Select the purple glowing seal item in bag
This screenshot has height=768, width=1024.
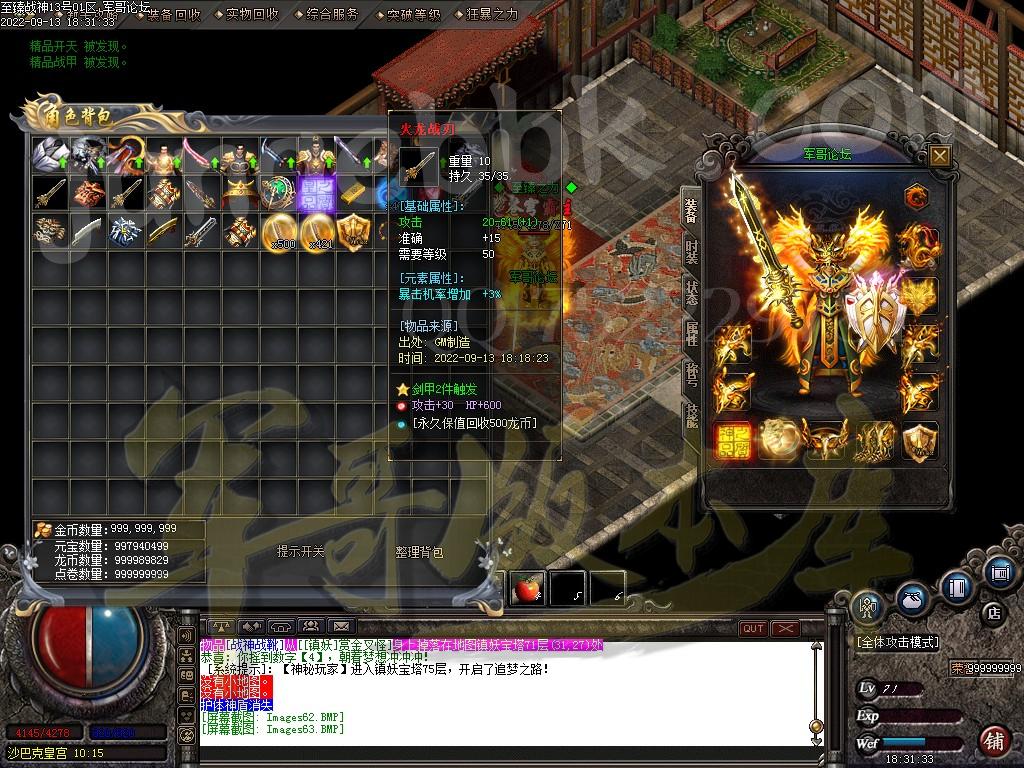[x=314, y=192]
